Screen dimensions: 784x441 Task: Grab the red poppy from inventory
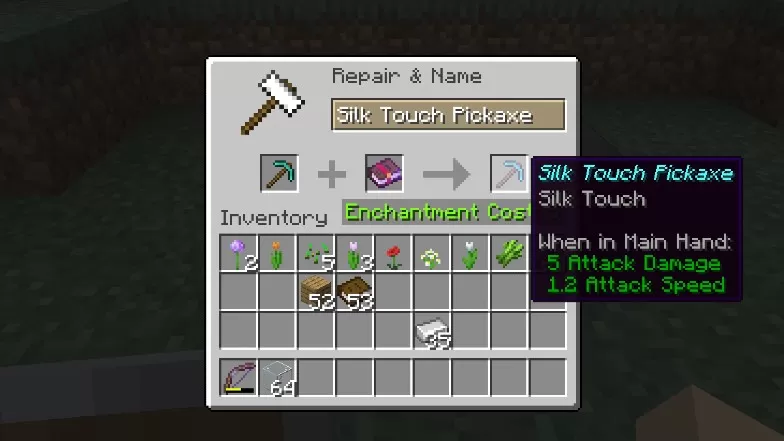[394, 254]
